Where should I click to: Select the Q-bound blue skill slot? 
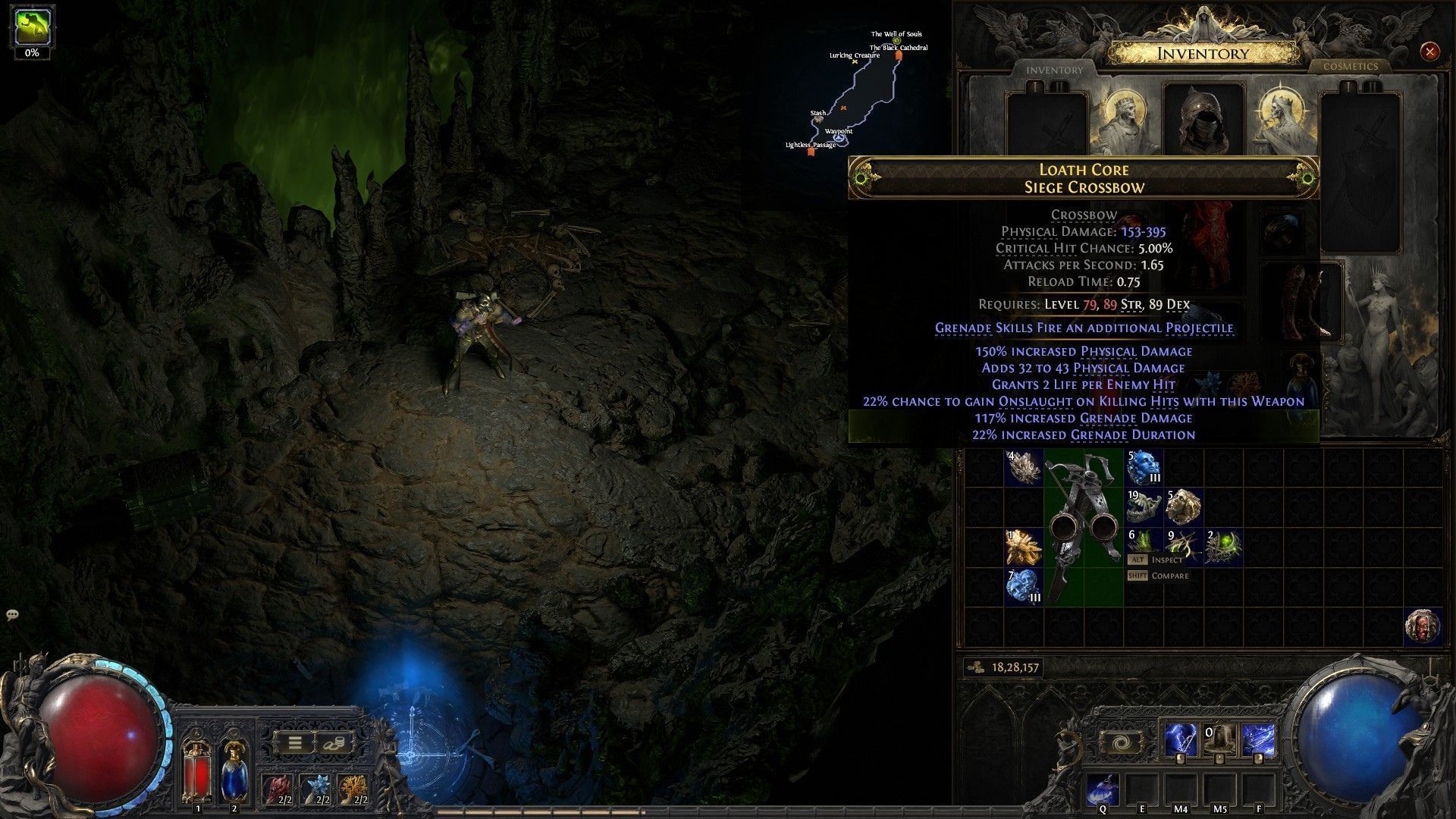pos(1103,790)
